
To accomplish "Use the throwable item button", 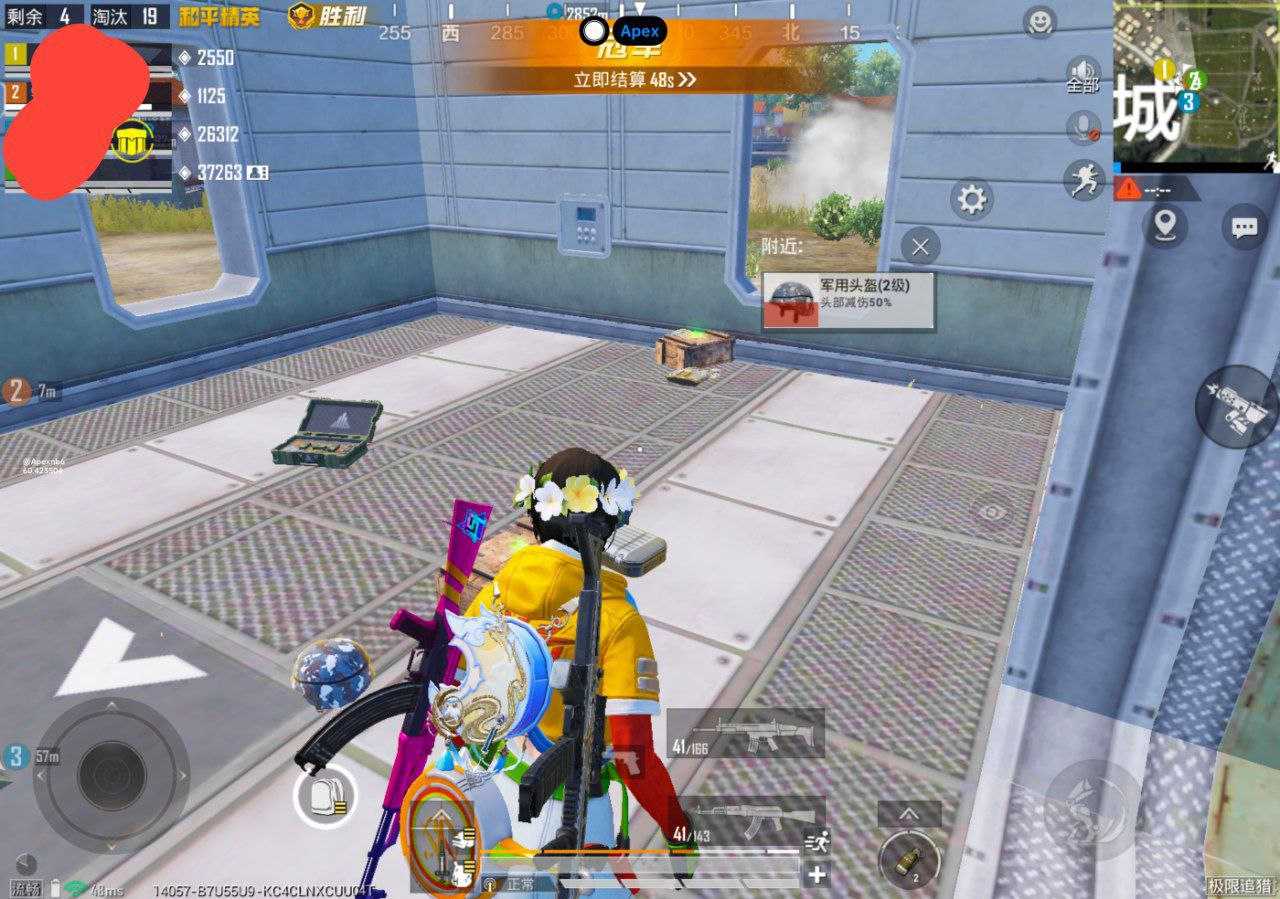I will click(909, 858).
